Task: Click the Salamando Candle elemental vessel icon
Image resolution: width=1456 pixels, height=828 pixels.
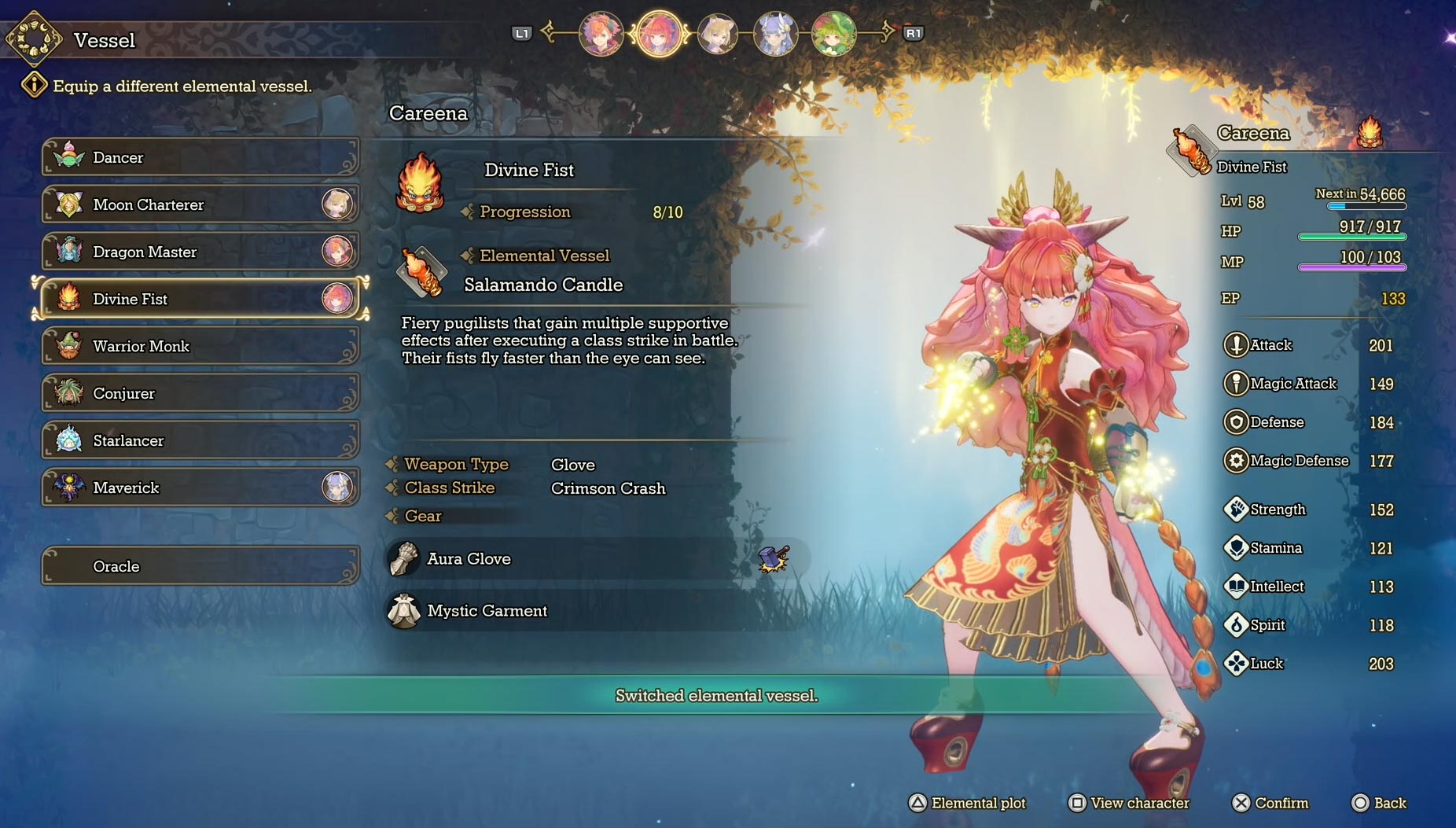Action: click(421, 272)
